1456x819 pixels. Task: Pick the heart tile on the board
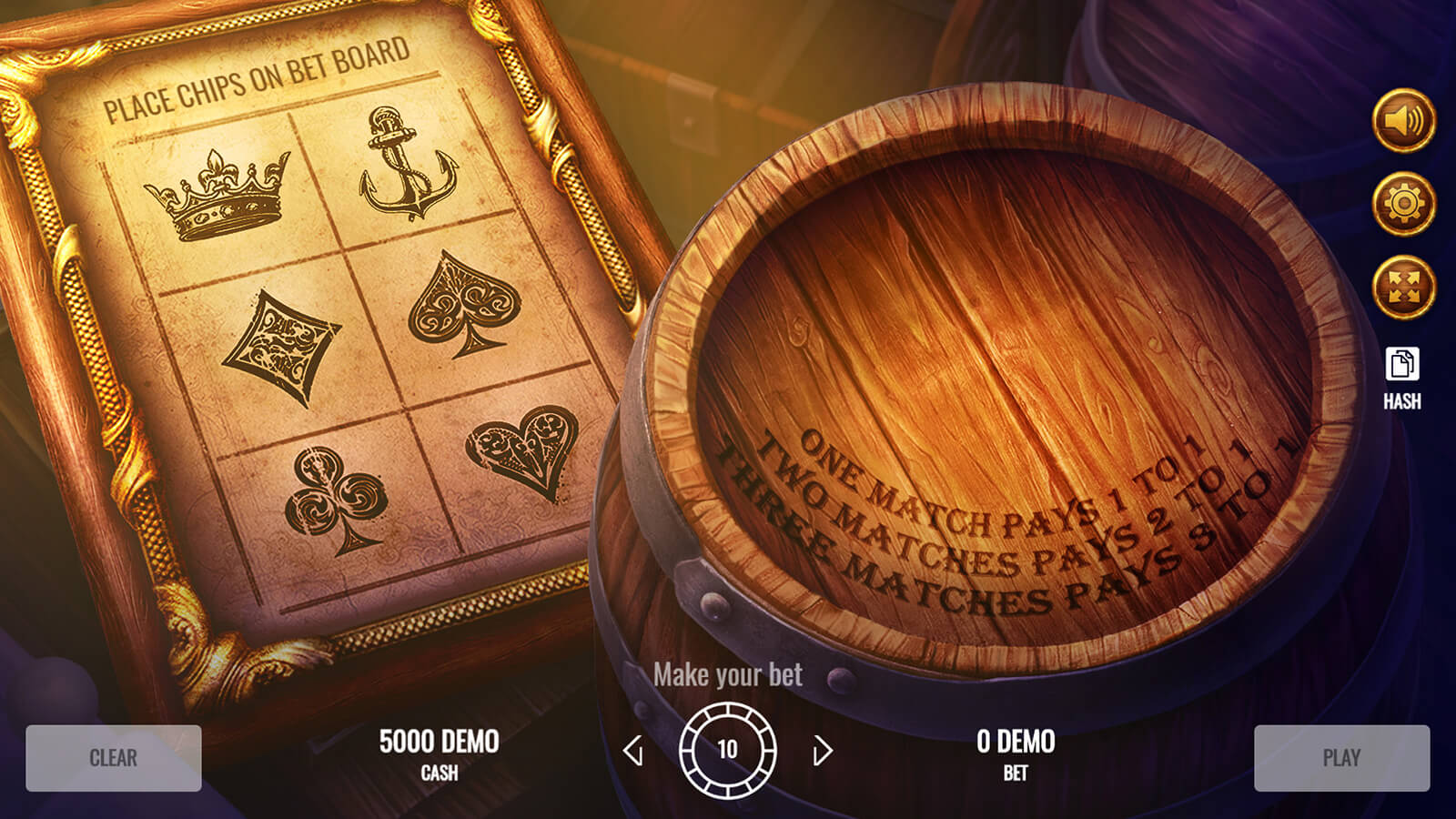[523, 450]
